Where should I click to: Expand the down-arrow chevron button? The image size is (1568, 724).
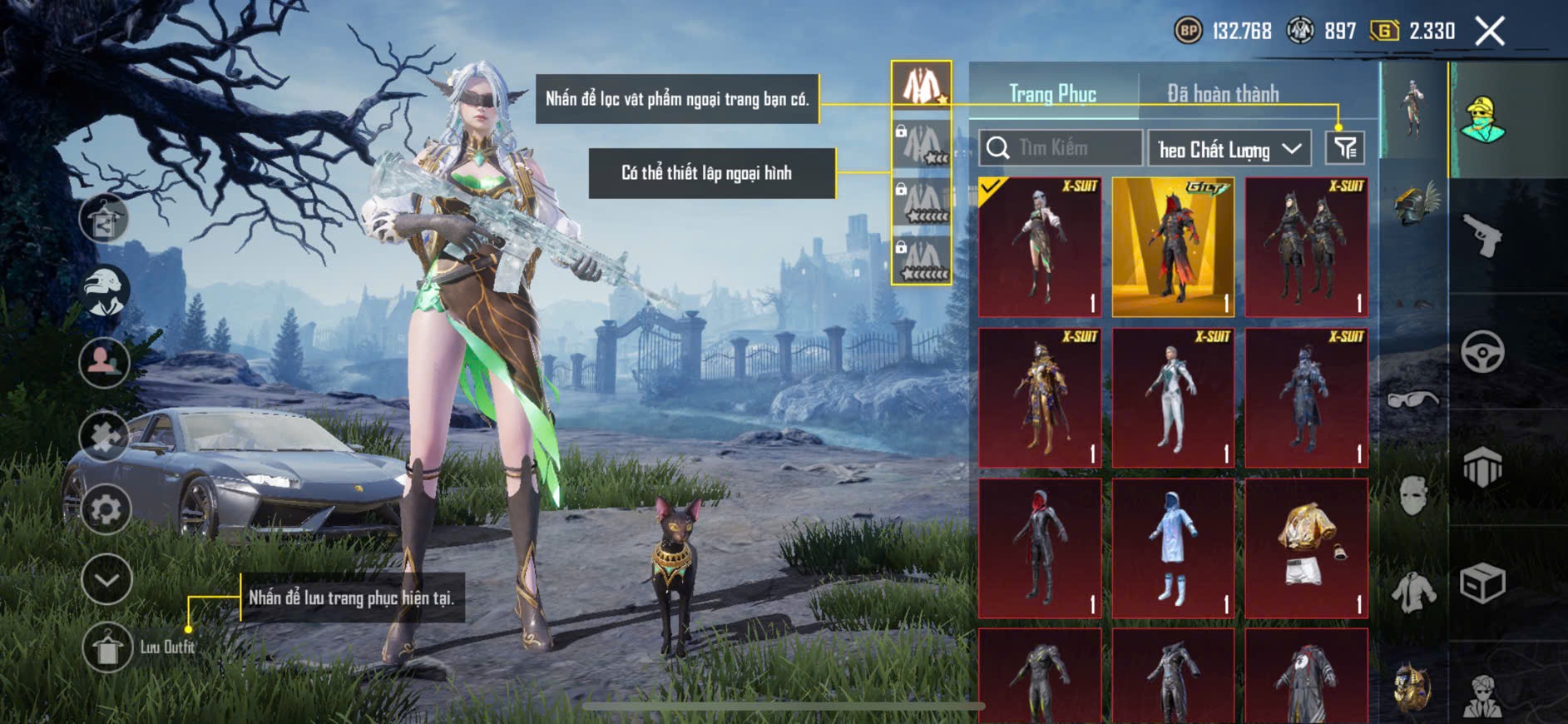pyautogui.click(x=106, y=579)
